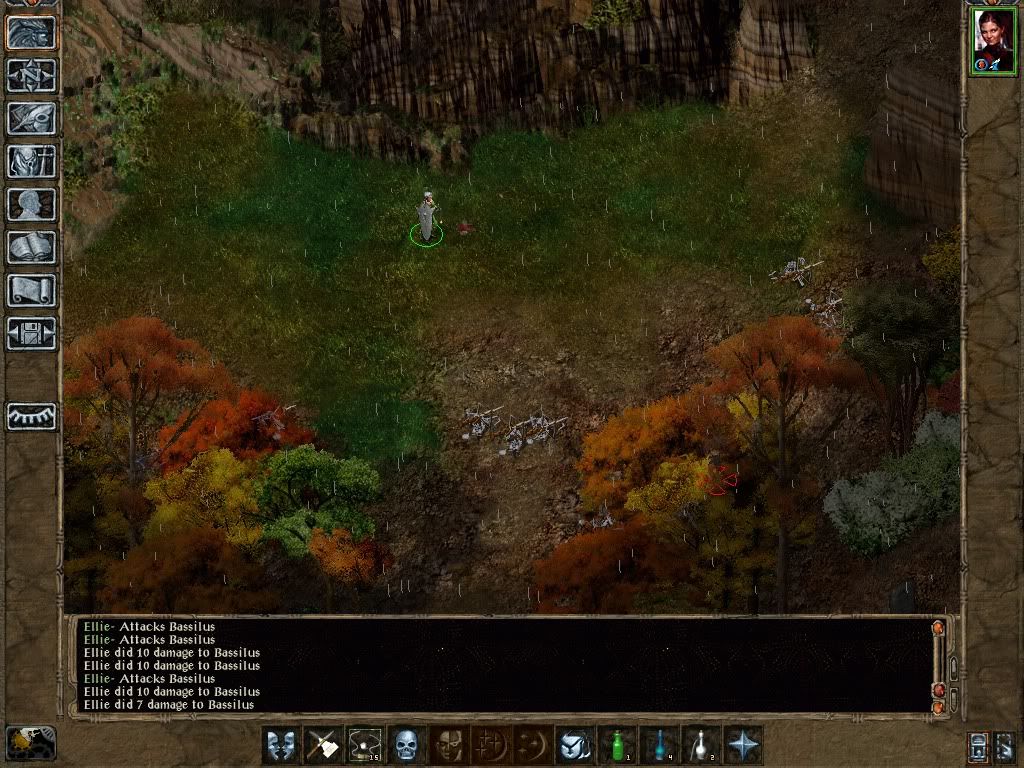Use the green potion quick item
This screenshot has width=1024, height=768.
(x=617, y=745)
